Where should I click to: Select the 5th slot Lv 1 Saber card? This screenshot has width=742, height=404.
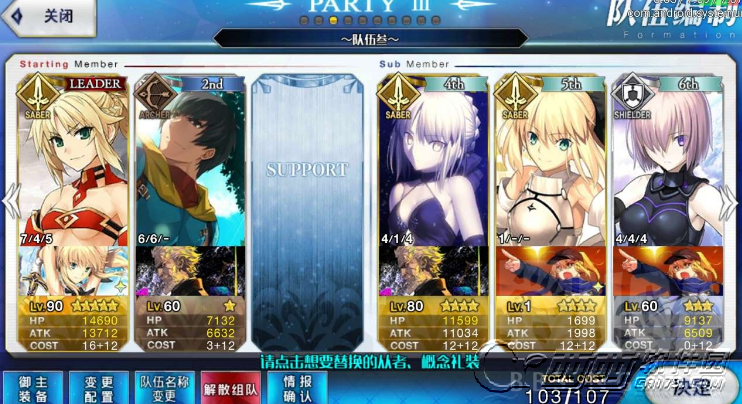550,160
